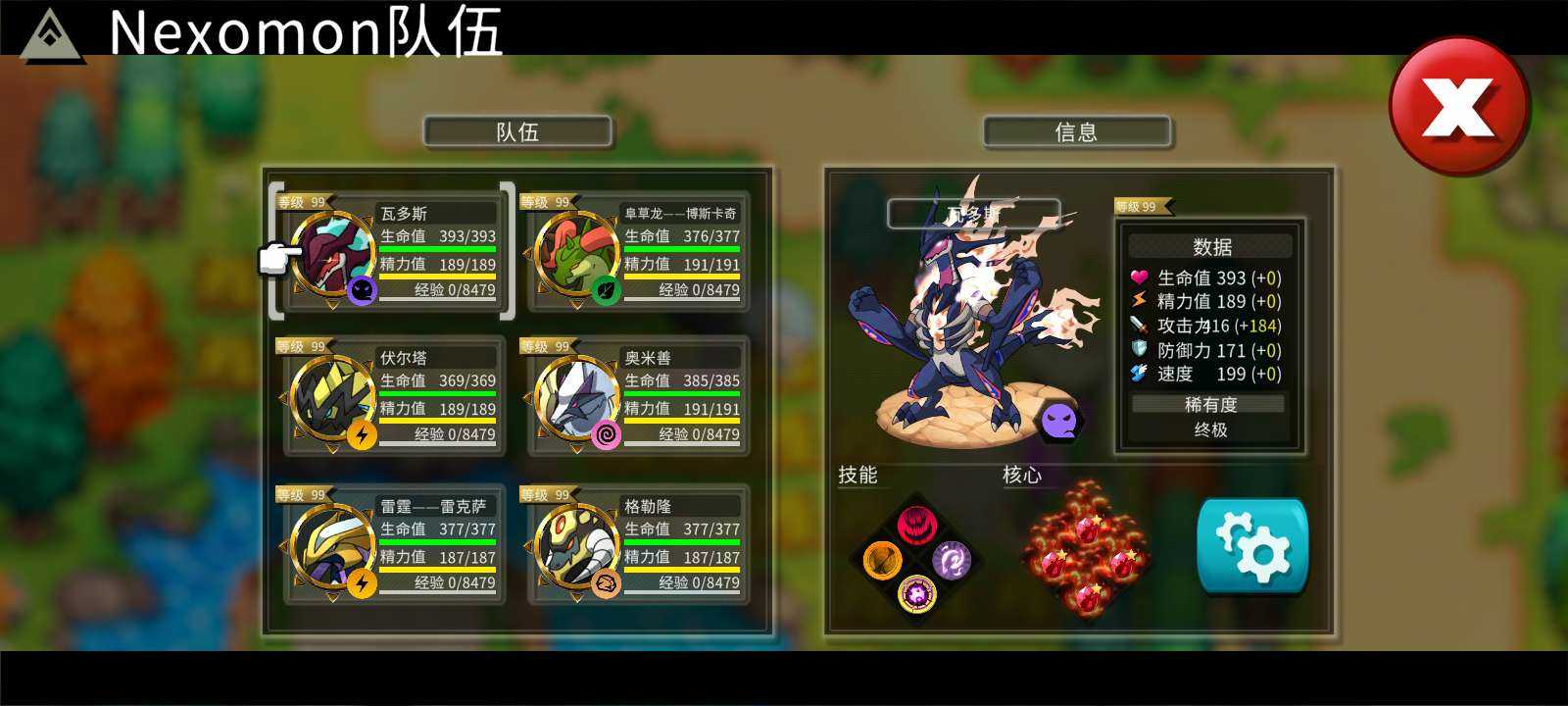Select 奥米善 team slot
Screen dimensions: 1568x706
pyautogui.click(x=638, y=396)
